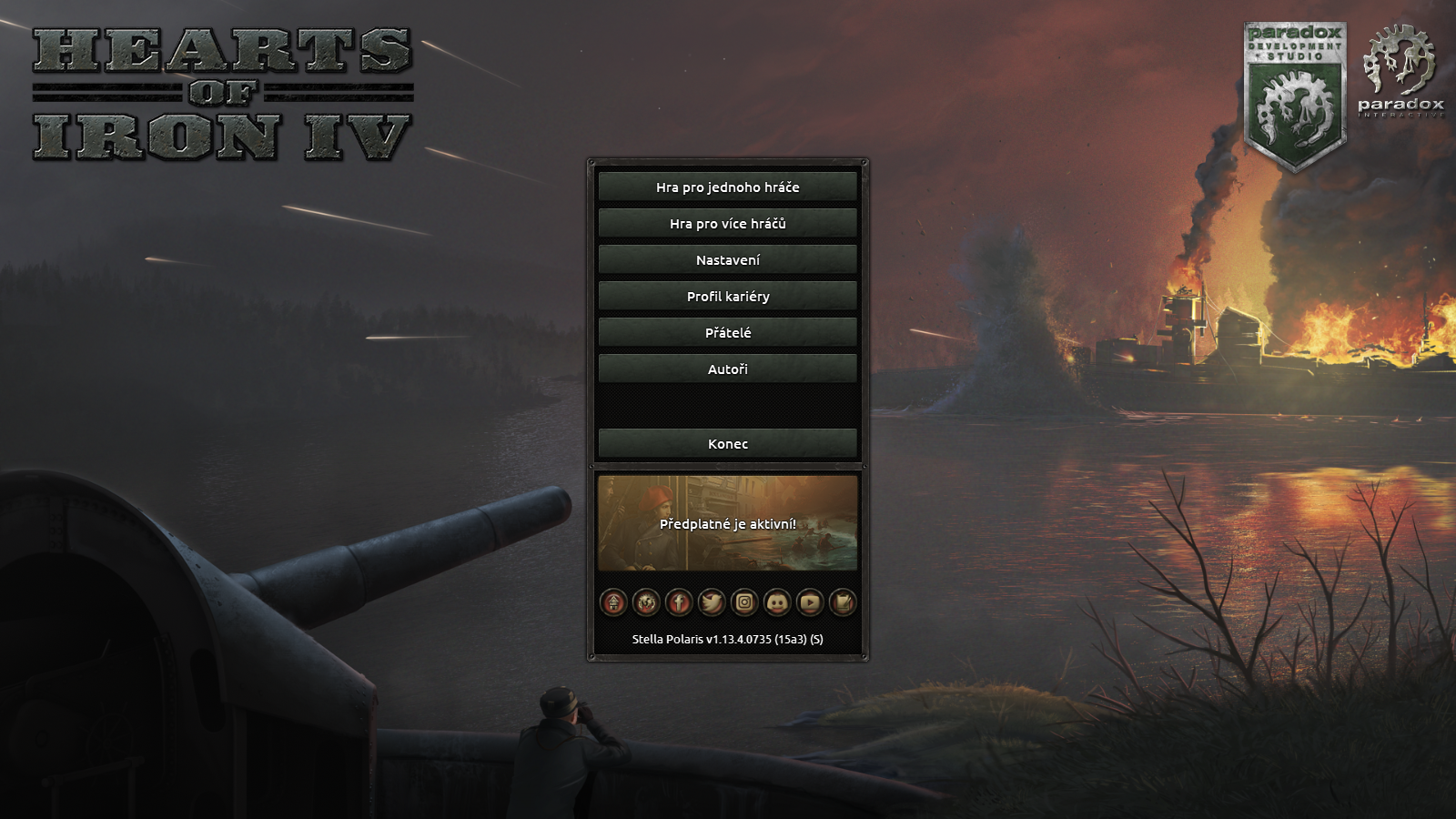This screenshot has width=1456, height=819.
Task: Open the Přátelé friends list
Action: (x=727, y=332)
